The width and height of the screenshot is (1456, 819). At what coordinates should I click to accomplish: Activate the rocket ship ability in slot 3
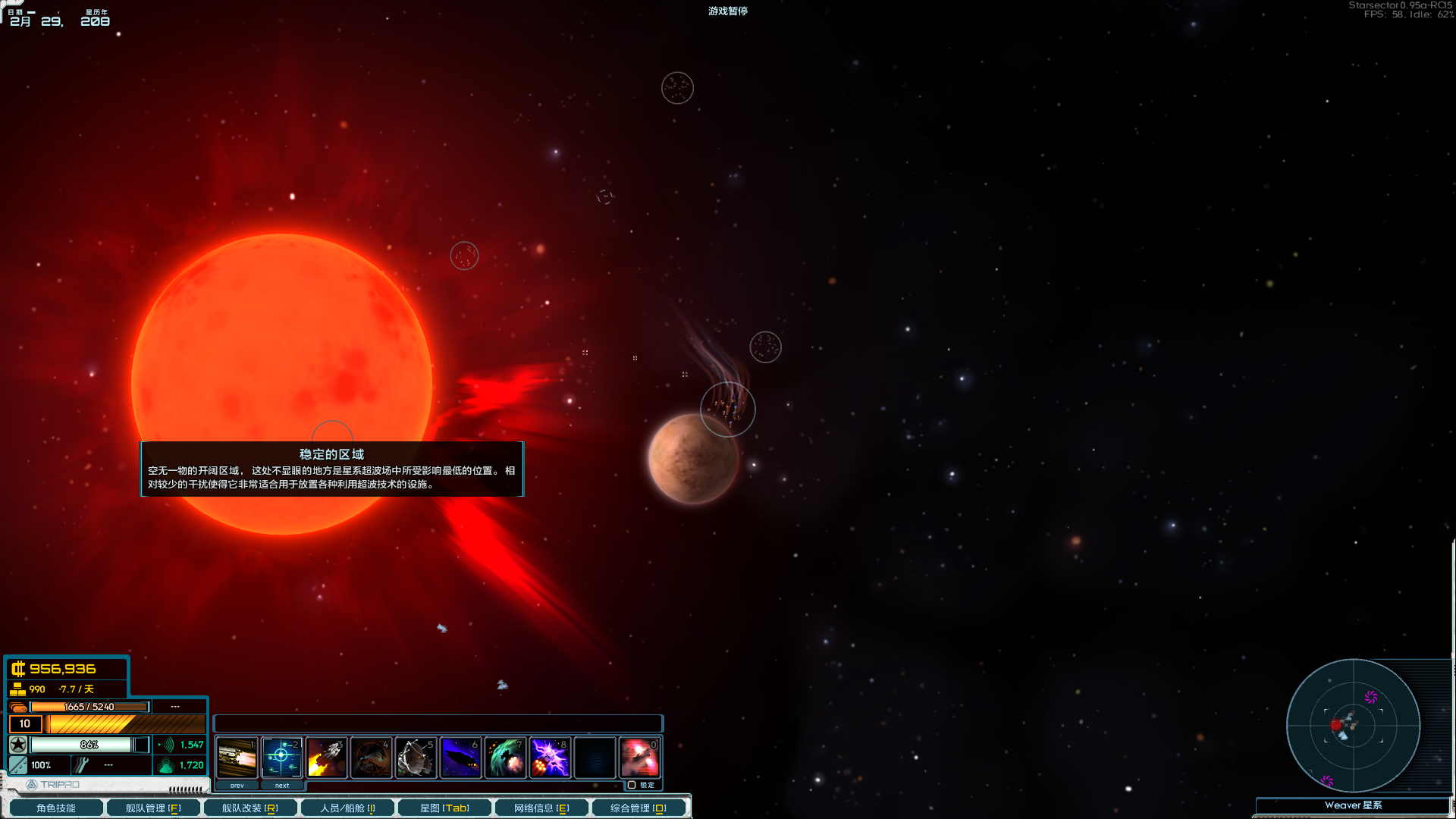pos(326,757)
